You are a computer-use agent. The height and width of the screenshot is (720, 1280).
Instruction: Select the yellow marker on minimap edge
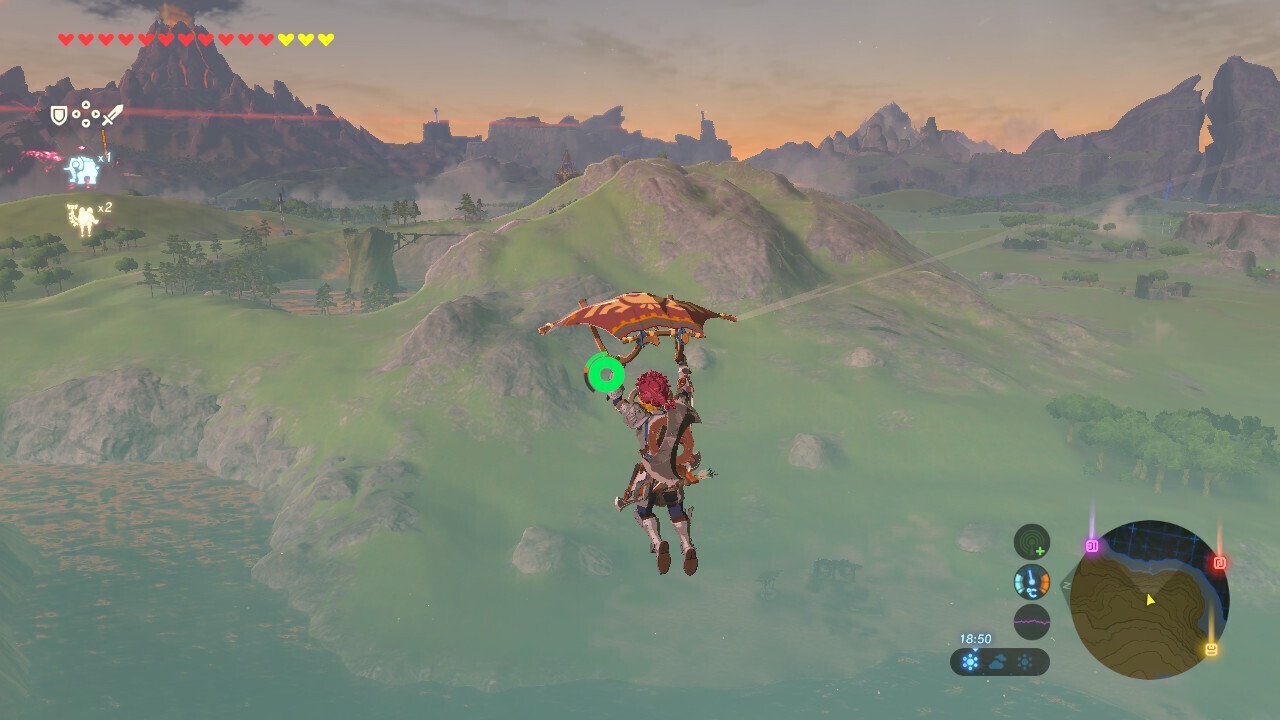(1211, 649)
